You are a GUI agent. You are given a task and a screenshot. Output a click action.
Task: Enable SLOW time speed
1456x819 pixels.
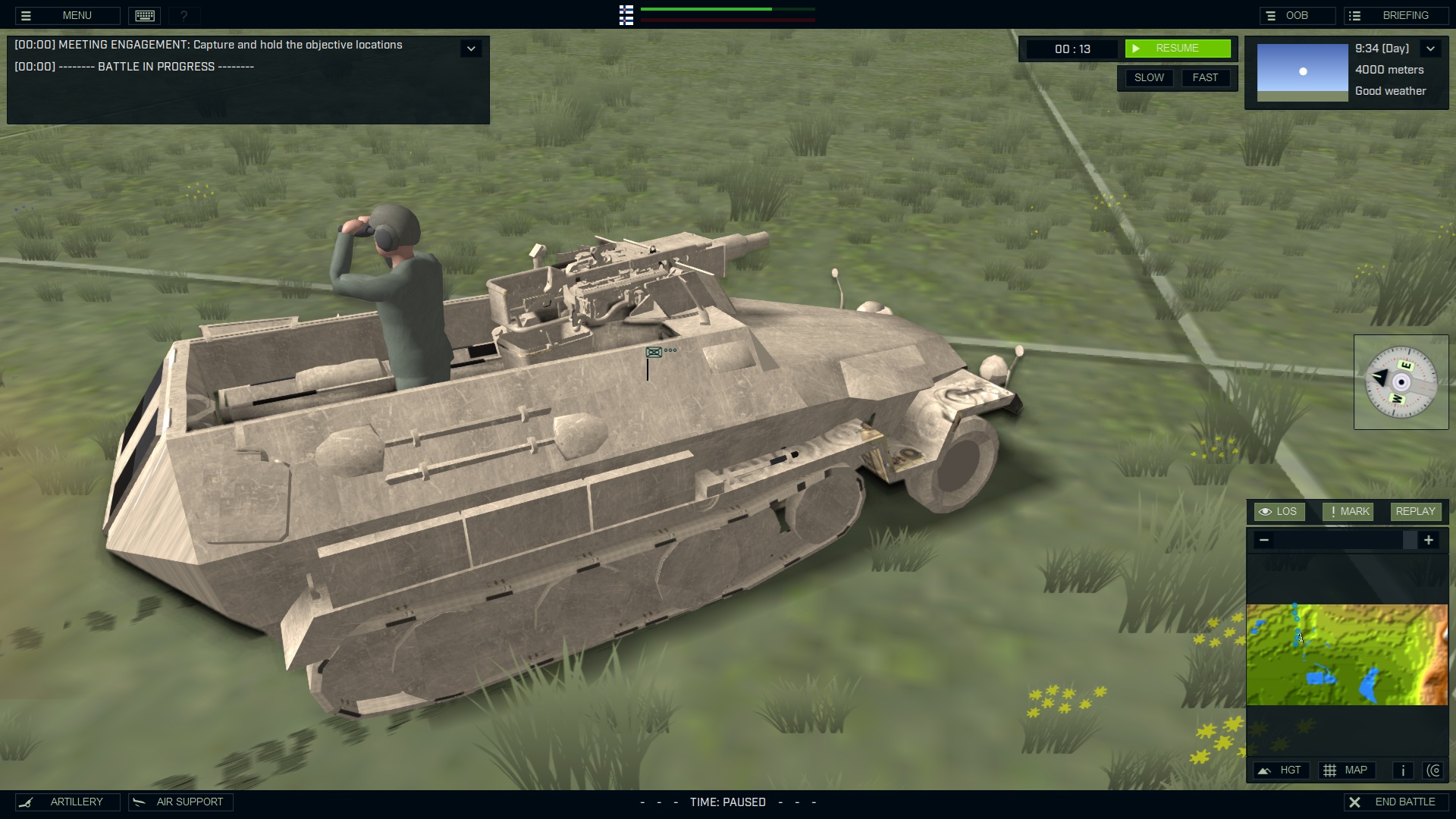coord(1150,77)
